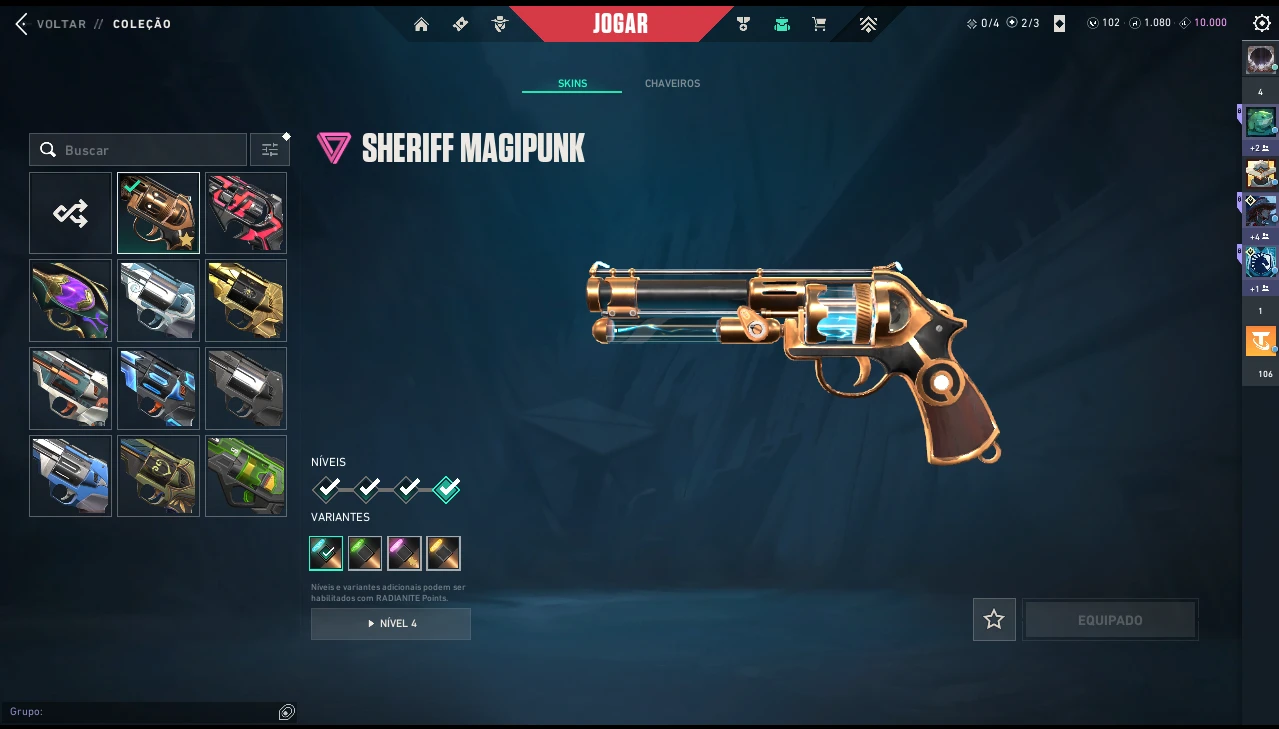Open the skin filter options
Screen dimensions: 1279x729
(270, 150)
